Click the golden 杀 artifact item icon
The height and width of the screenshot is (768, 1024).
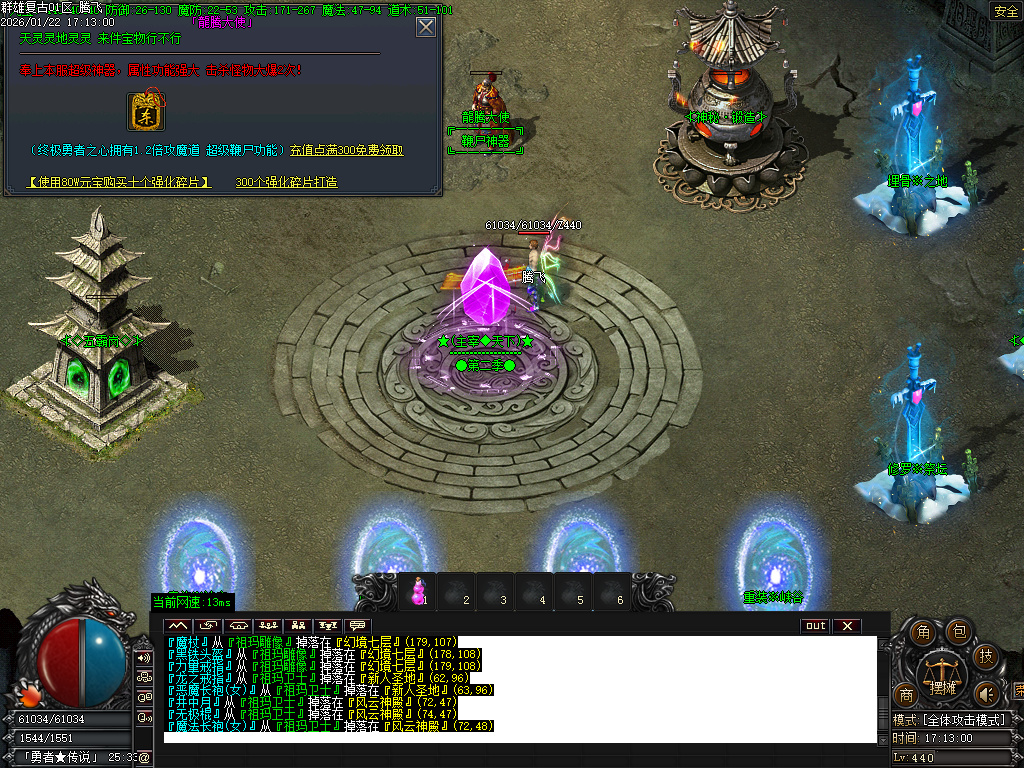[149, 111]
